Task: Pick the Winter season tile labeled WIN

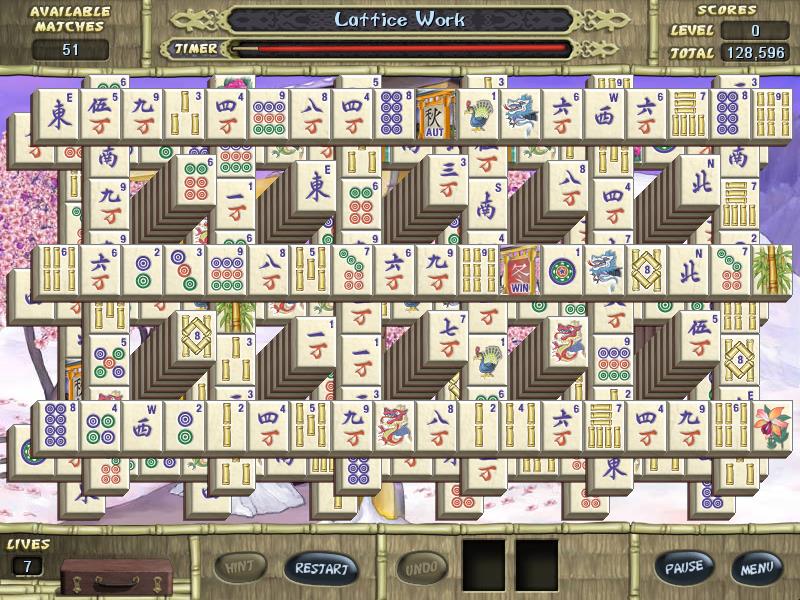Action: tap(520, 271)
